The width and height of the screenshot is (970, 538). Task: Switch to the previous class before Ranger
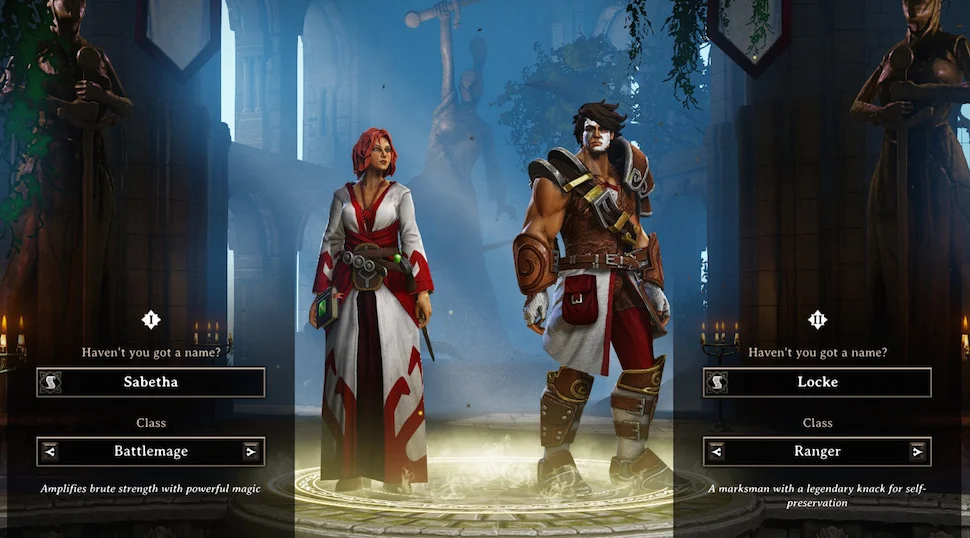point(716,451)
